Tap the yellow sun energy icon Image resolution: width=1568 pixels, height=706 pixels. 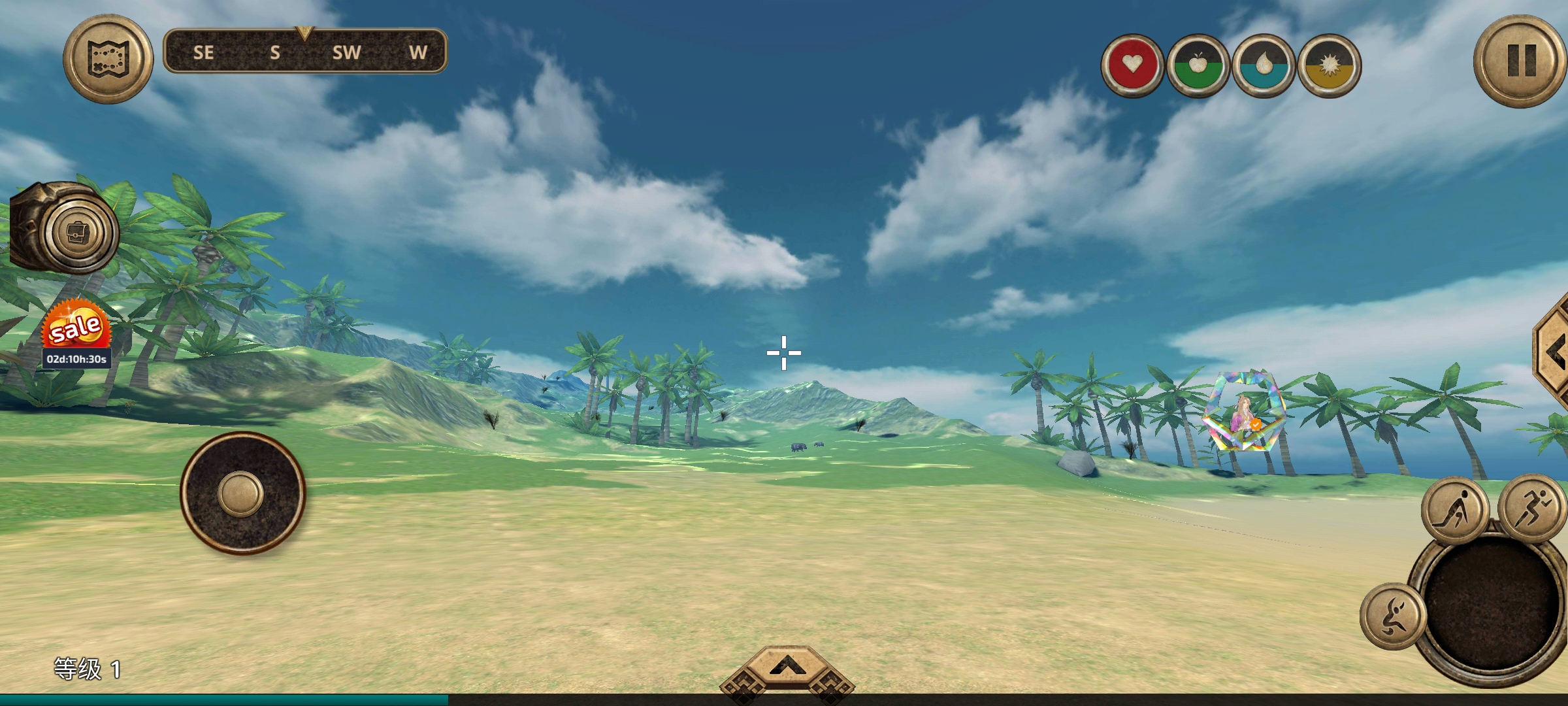pyautogui.click(x=1329, y=65)
